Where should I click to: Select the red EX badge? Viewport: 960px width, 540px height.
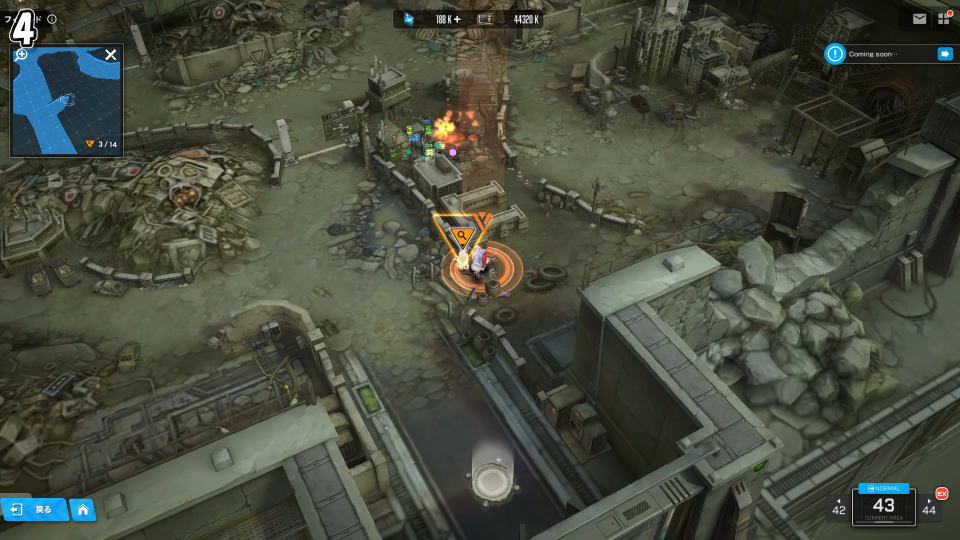click(x=941, y=493)
